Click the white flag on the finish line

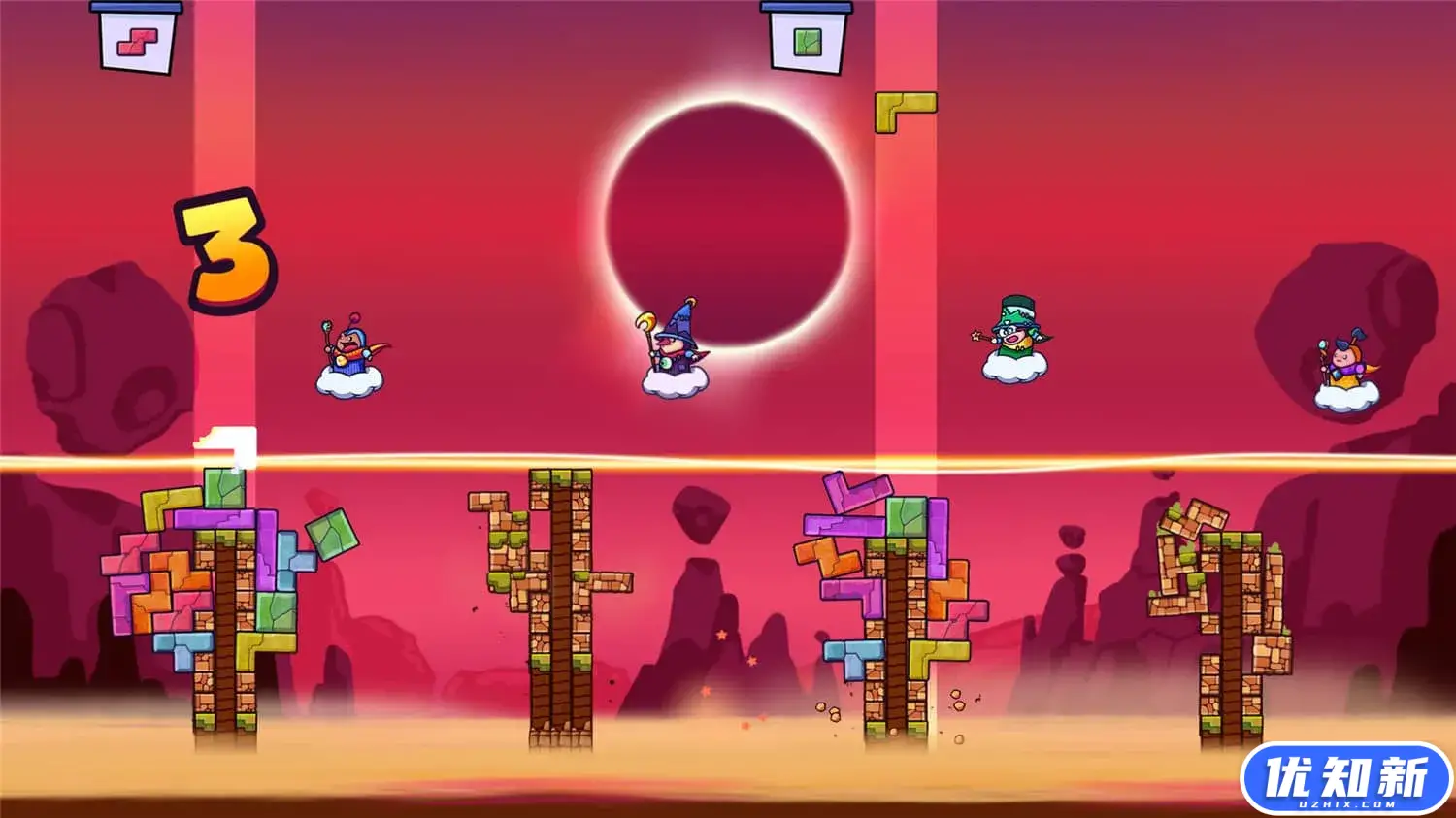(225, 442)
